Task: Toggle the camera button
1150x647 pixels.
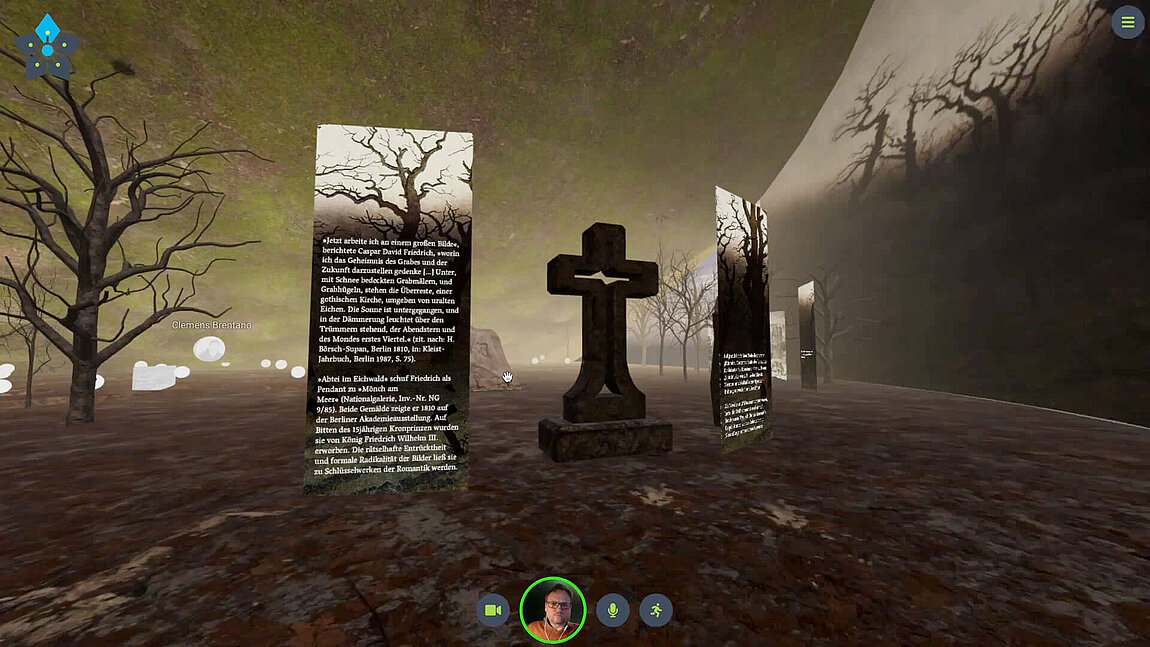Action: pos(493,610)
